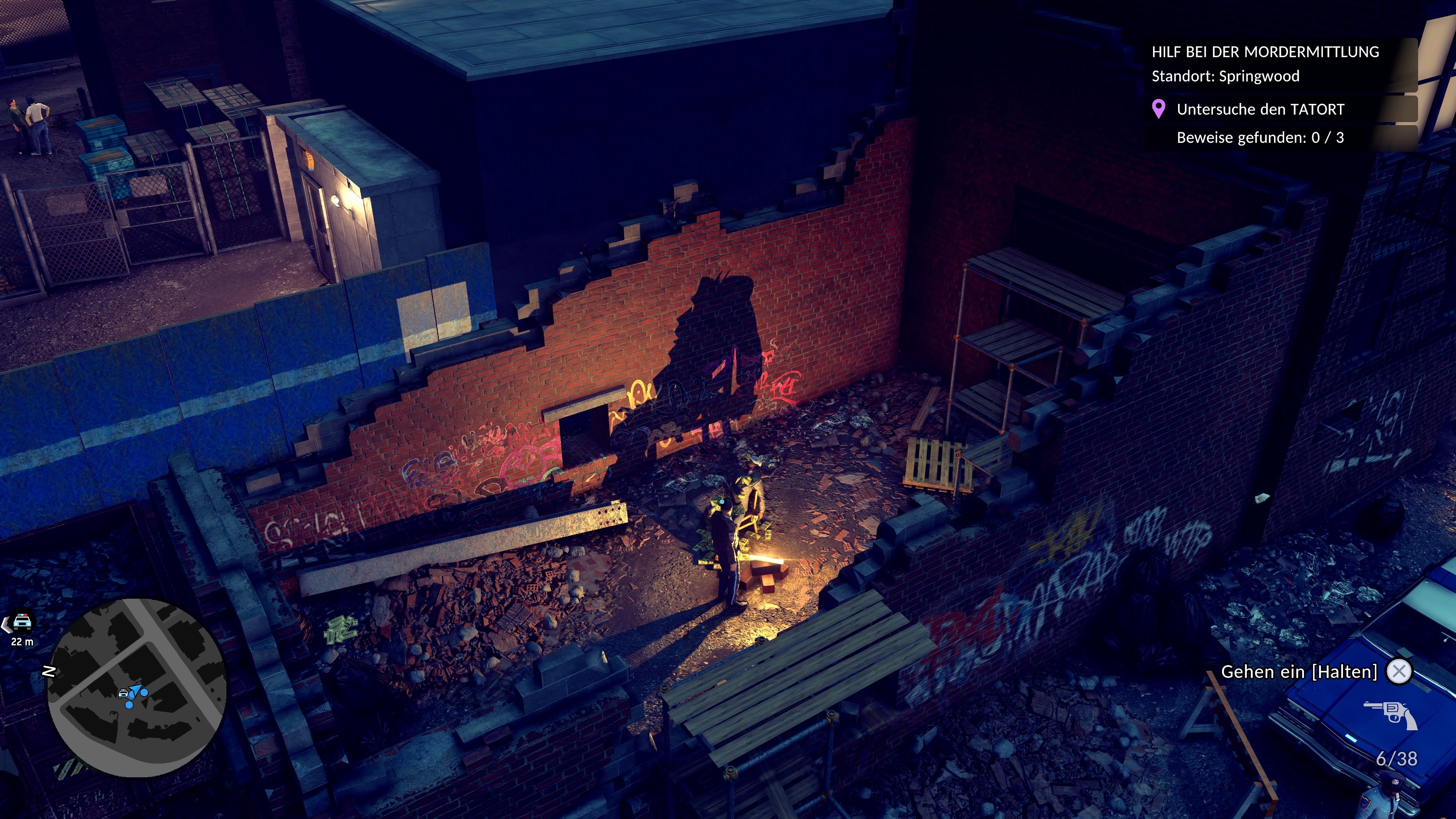Viewport: 1456px width, 819px height.
Task: Click the 22 m distance indicator
Action: tap(23, 642)
